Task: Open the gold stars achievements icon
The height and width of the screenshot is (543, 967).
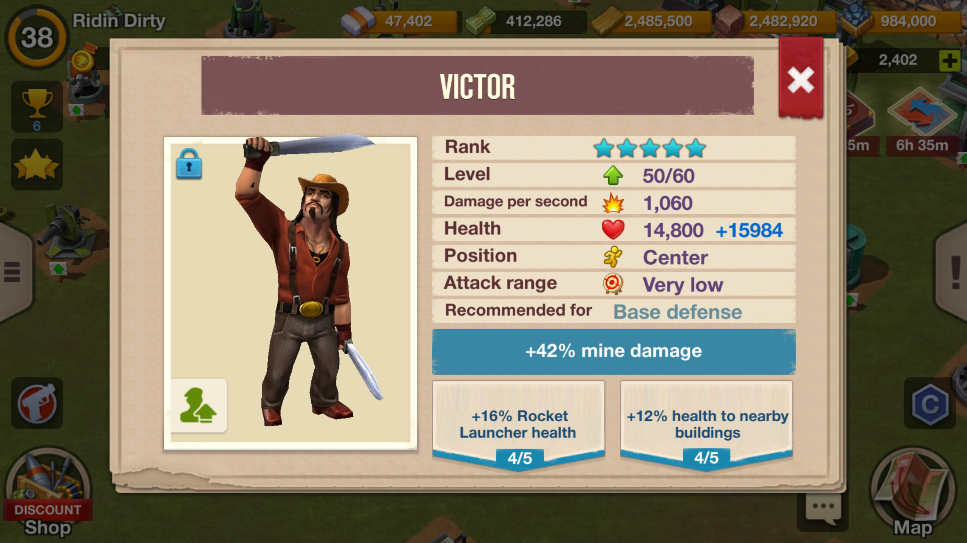Action: (36, 165)
